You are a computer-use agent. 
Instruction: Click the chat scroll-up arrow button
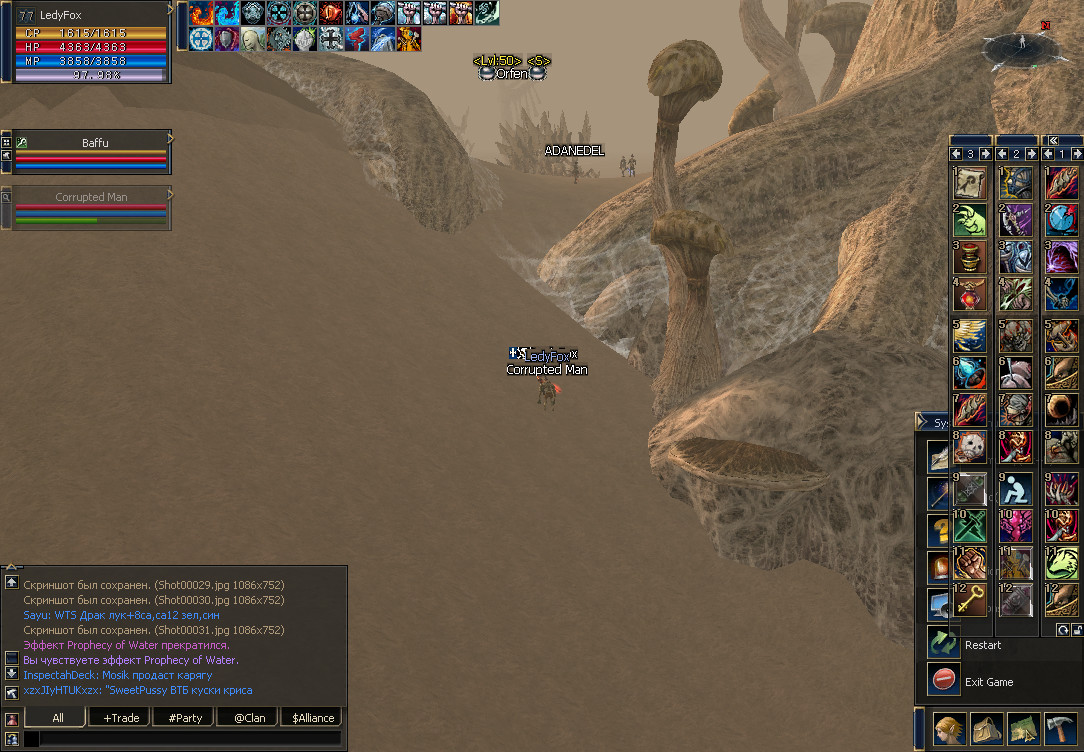(11, 582)
